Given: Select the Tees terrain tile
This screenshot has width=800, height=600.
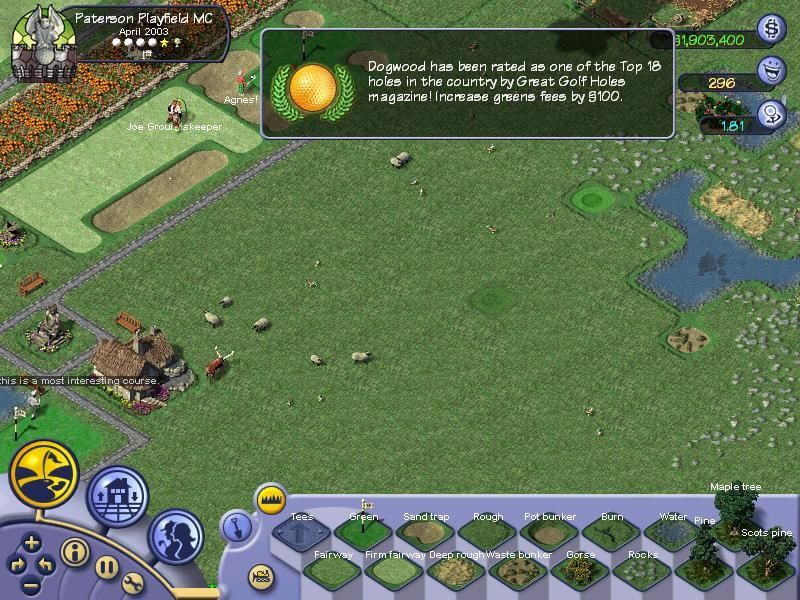Looking at the screenshot, I should 300,535.
